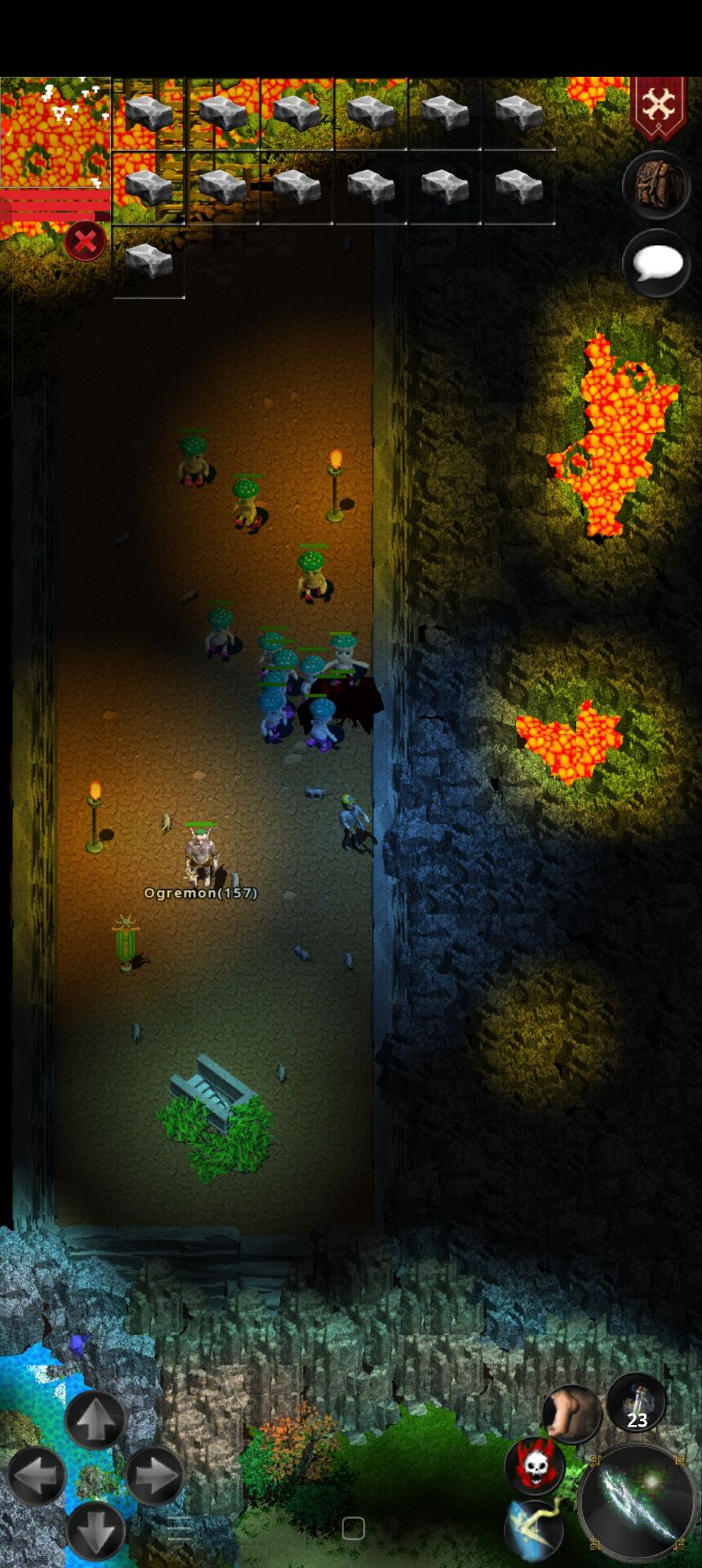Cast the lightning bolt skill
Image resolution: width=702 pixels, height=1568 pixels.
pyautogui.click(x=536, y=1528)
